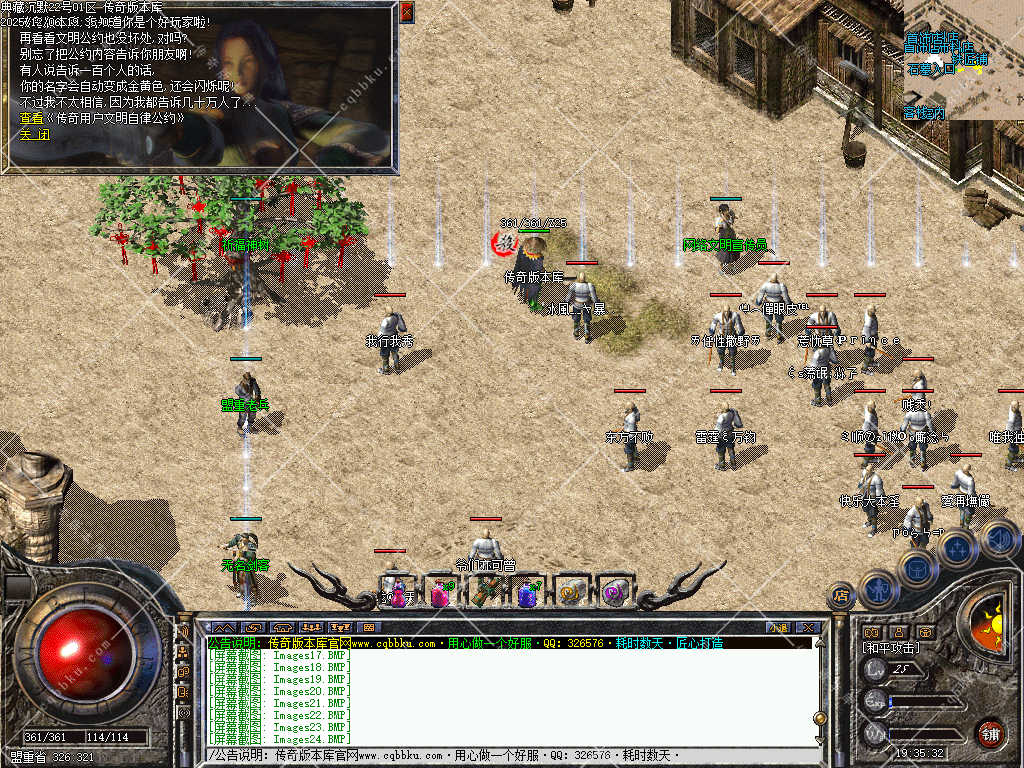The width and height of the screenshot is (1024, 768).
Task: Open the skills round button with sparkles
Action: [x=956, y=548]
